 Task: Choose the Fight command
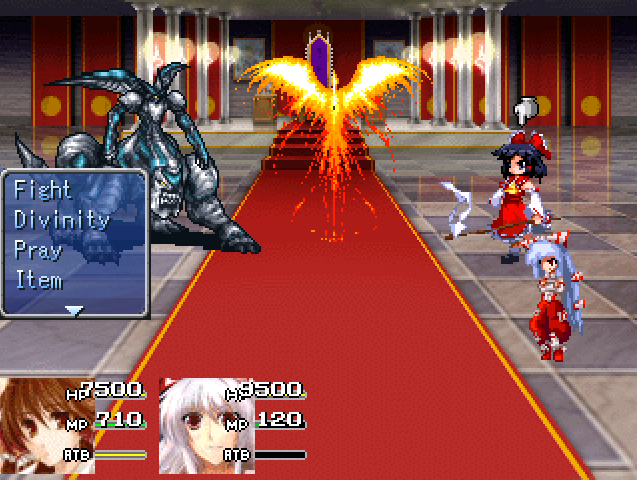pyautogui.click(x=43, y=189)
